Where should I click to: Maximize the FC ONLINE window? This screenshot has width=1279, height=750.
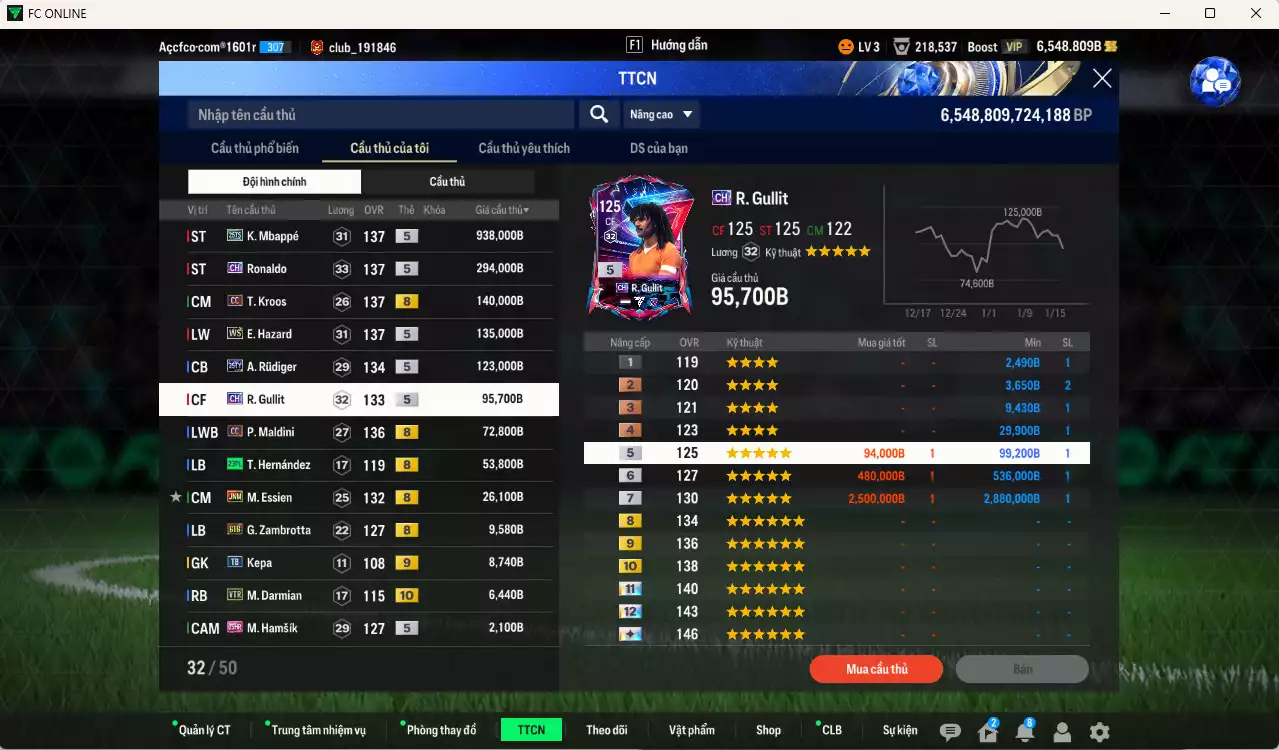(x=1210, y=13)
